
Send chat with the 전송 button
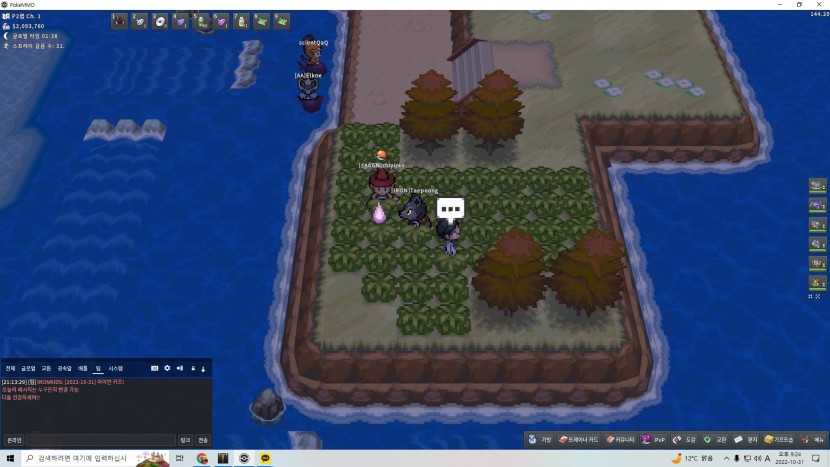tap(203, 440)
